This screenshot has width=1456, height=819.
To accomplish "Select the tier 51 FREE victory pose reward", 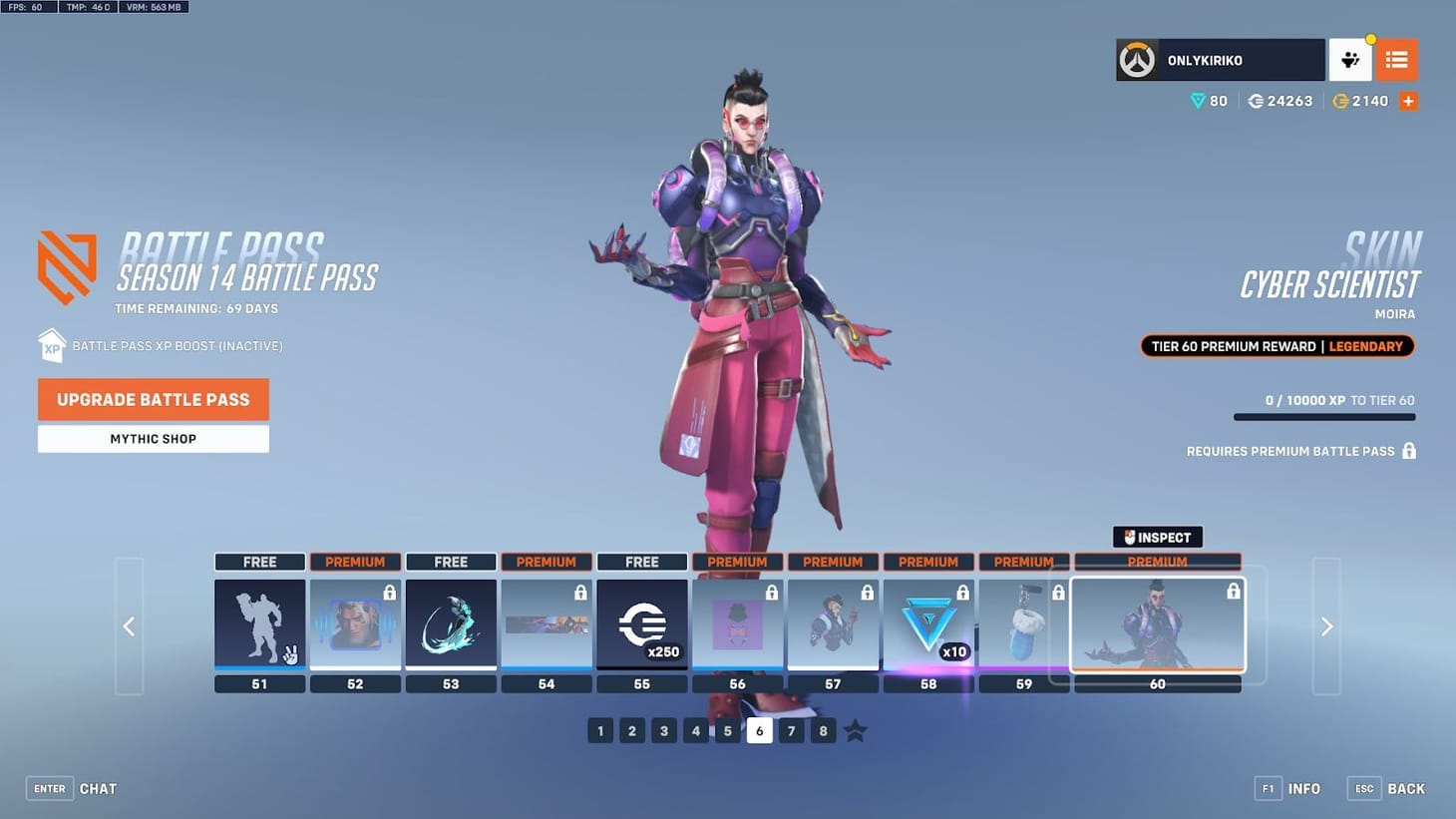I will click(259, 623).
